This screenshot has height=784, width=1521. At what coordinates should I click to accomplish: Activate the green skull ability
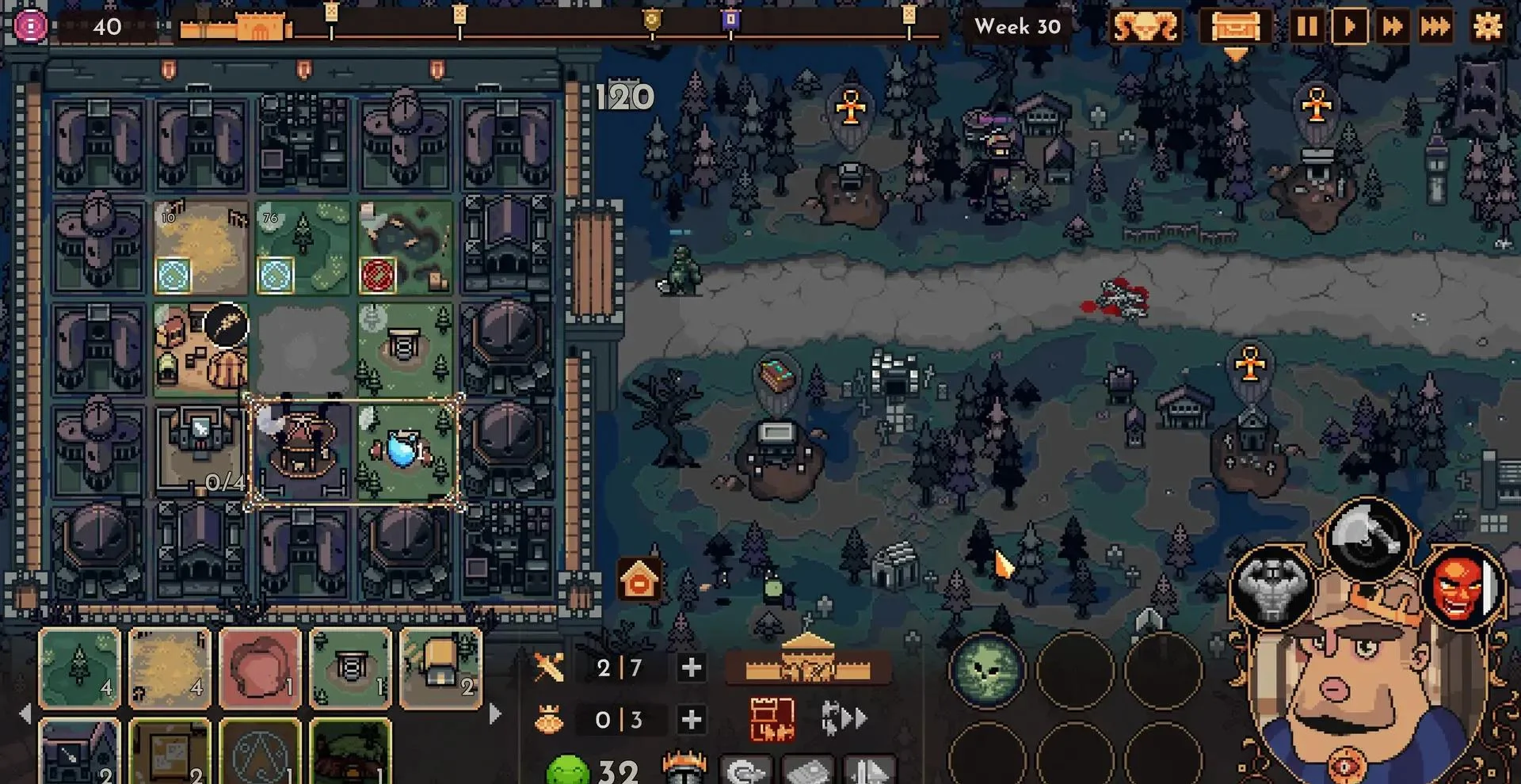(x=987, y=671)
